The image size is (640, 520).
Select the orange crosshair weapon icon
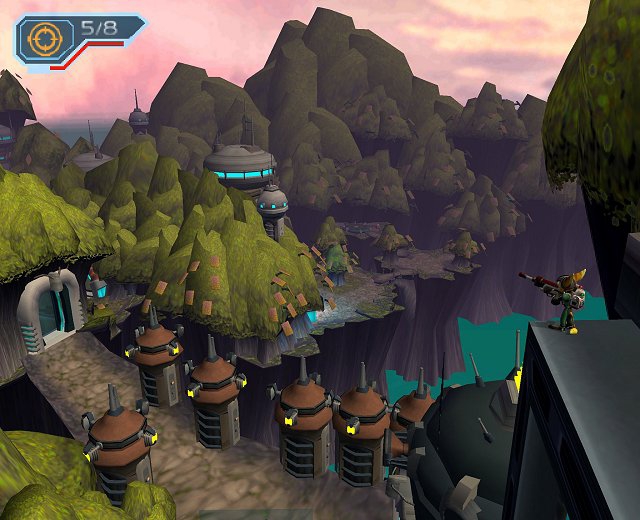pyautogui.click(x=43, y=39)
